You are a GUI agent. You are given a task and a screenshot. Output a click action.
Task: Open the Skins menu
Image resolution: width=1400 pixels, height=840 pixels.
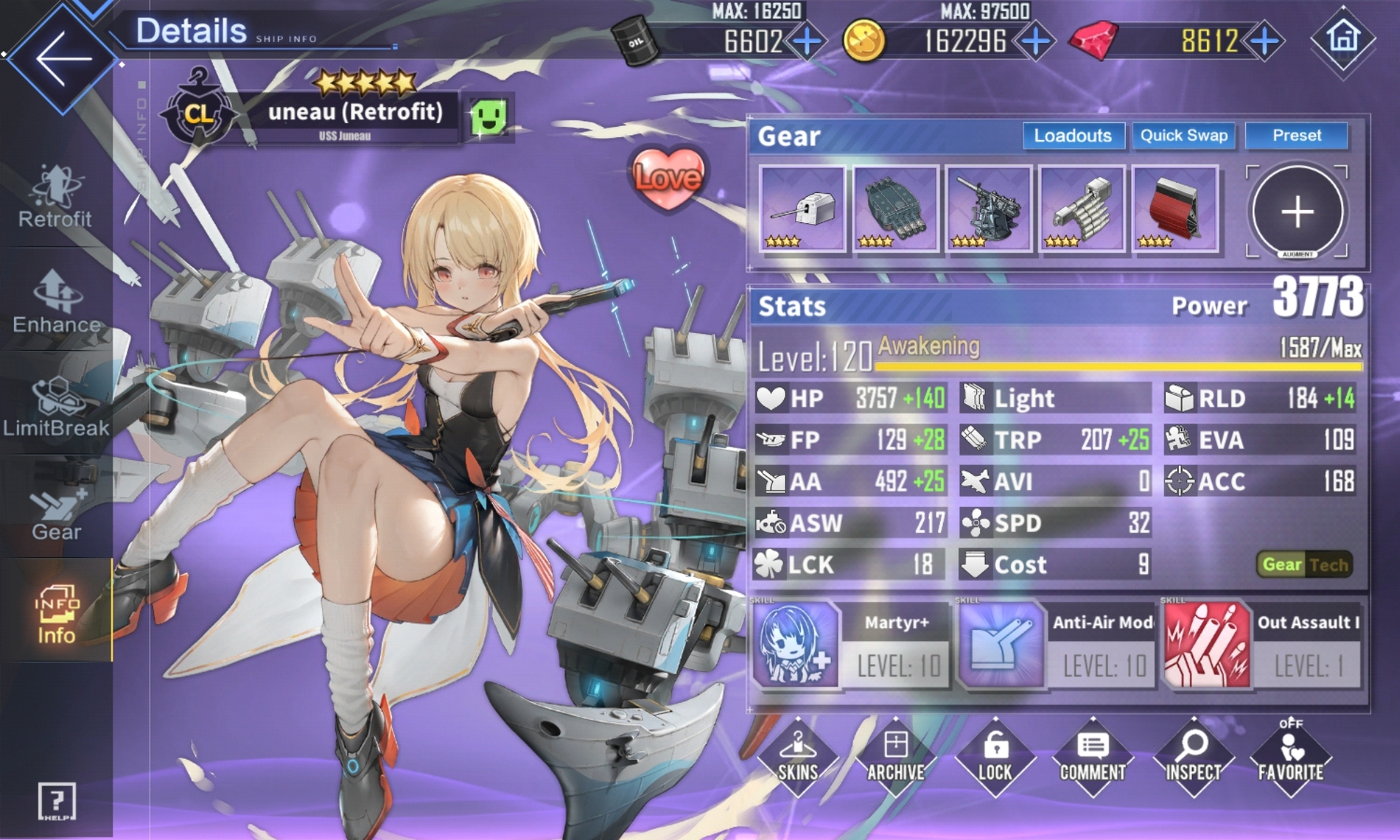pos(798,758)
